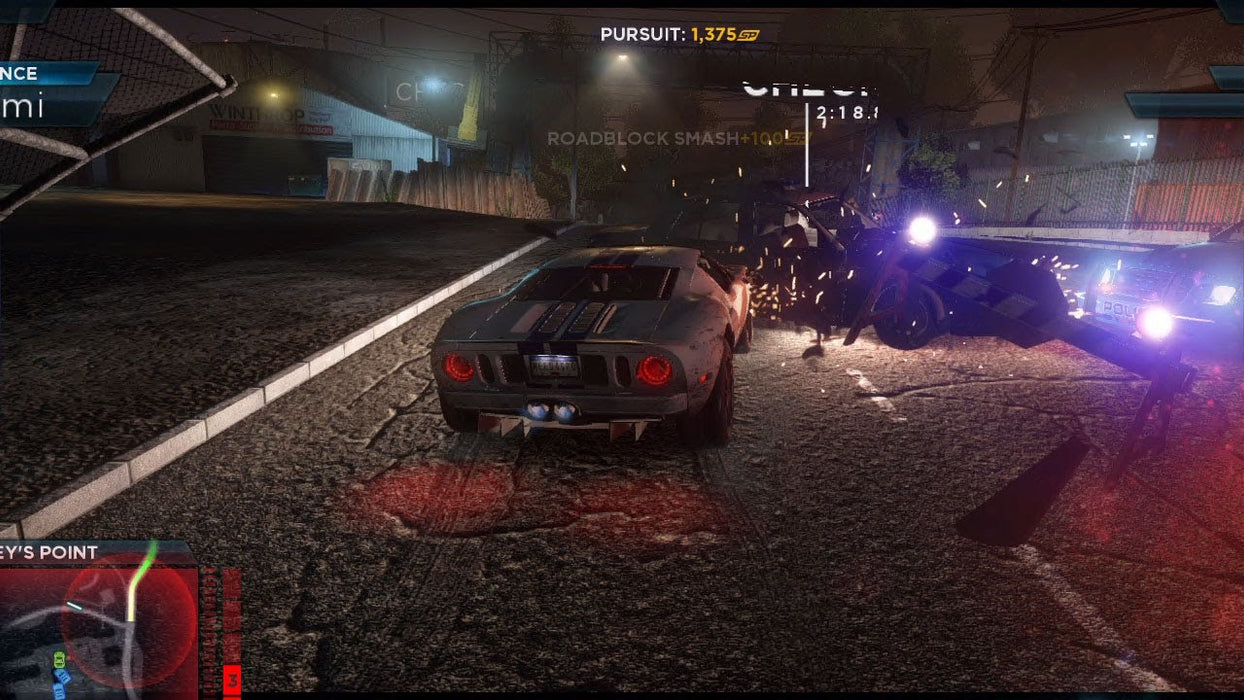
Task: Select the green car marker on the minimap
Action: pyautogui.click(x=59, y=660)
